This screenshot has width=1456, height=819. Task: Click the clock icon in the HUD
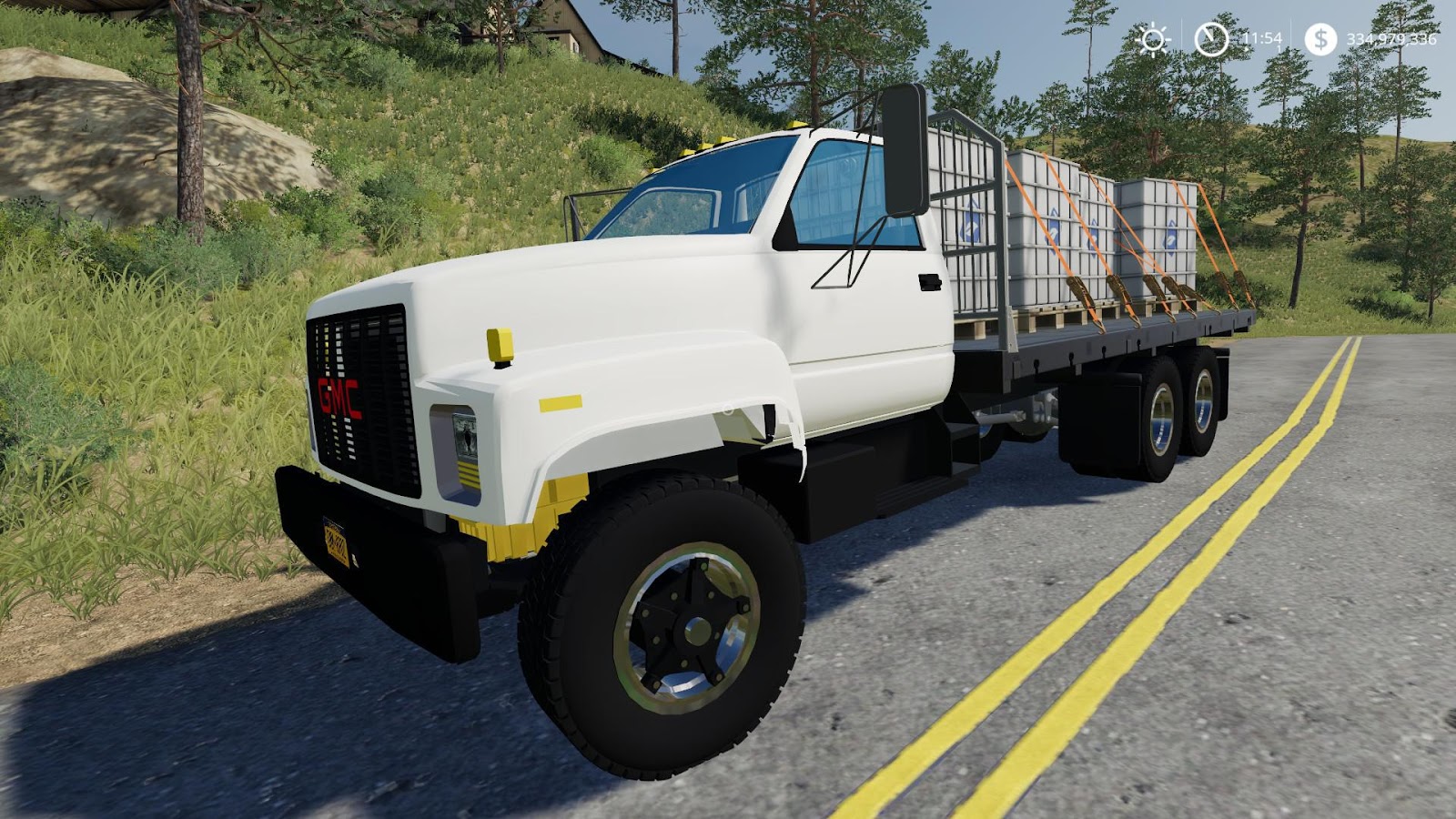(1210, 39)
